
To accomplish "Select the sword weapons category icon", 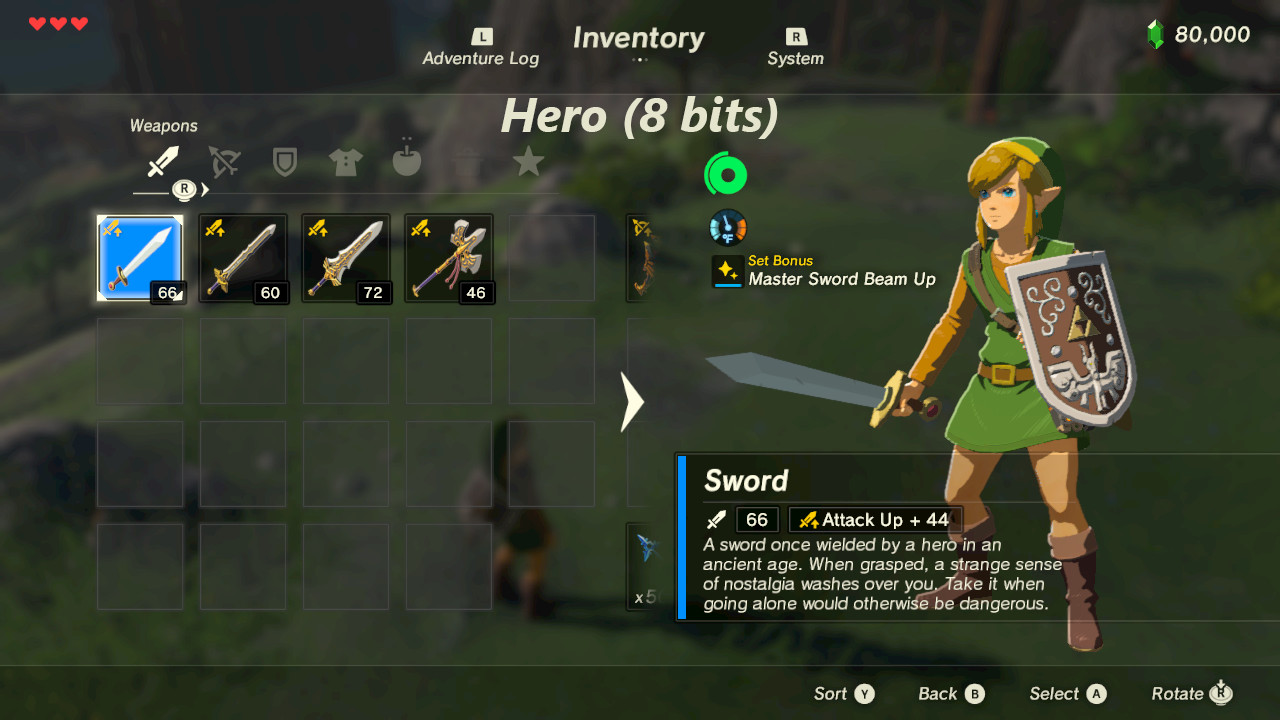I will [x=163, y=160].
